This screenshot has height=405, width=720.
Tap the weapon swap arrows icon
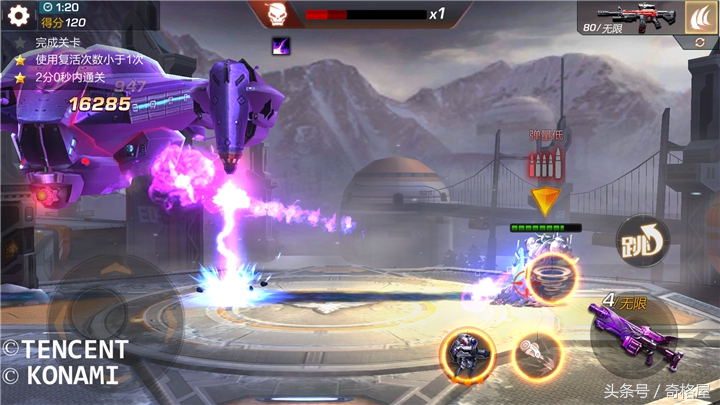click(702, 43)
